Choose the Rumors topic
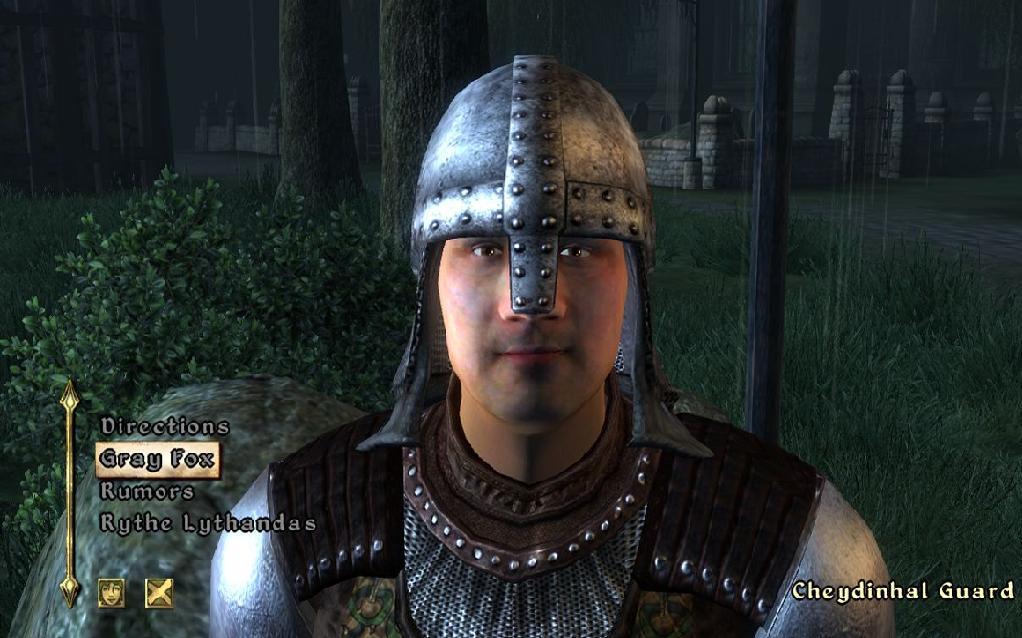The width and height of the screenshot is (1022, 638). click(147, 491)
